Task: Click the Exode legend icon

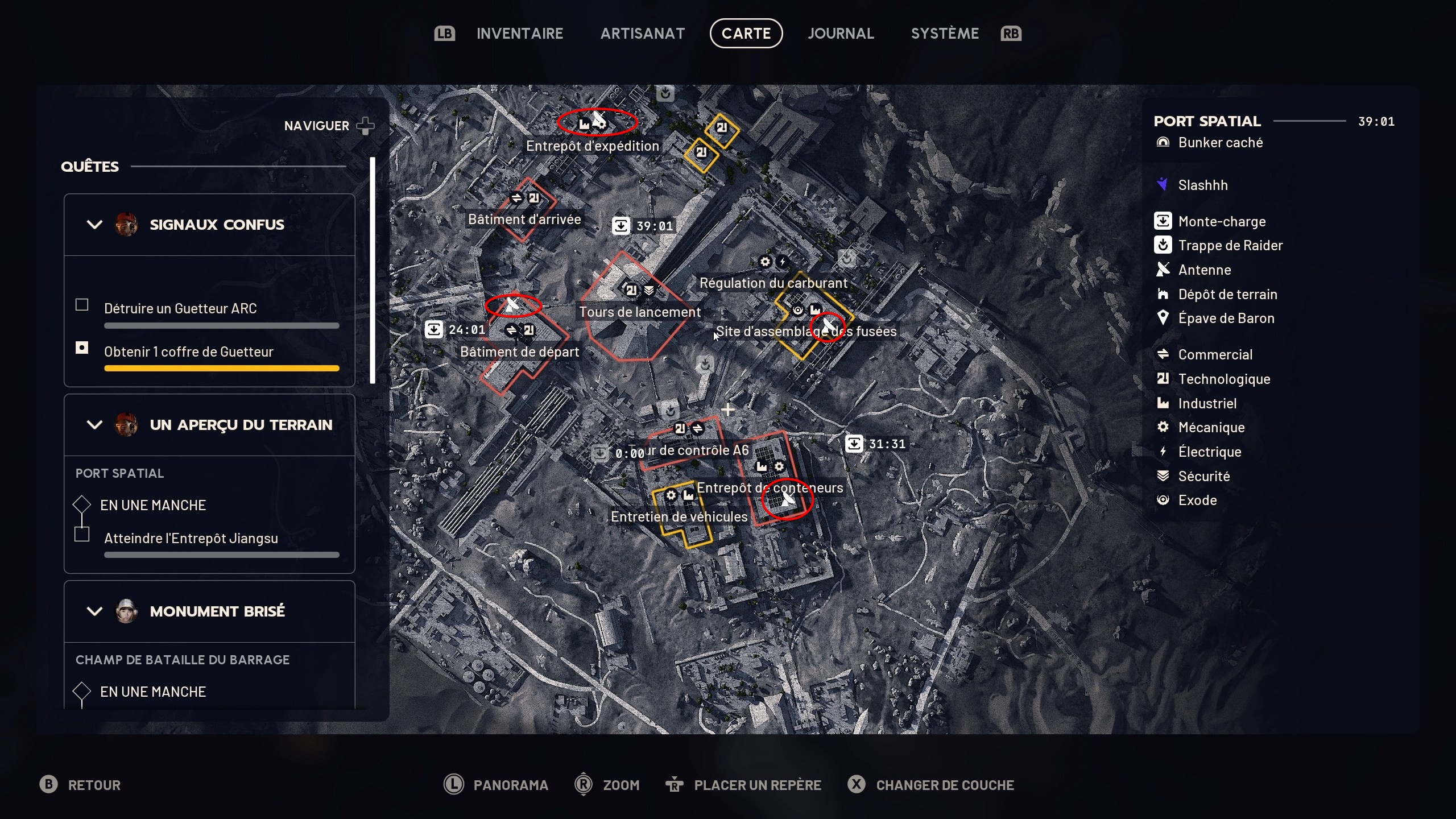Action: (x=1164, y=500)
